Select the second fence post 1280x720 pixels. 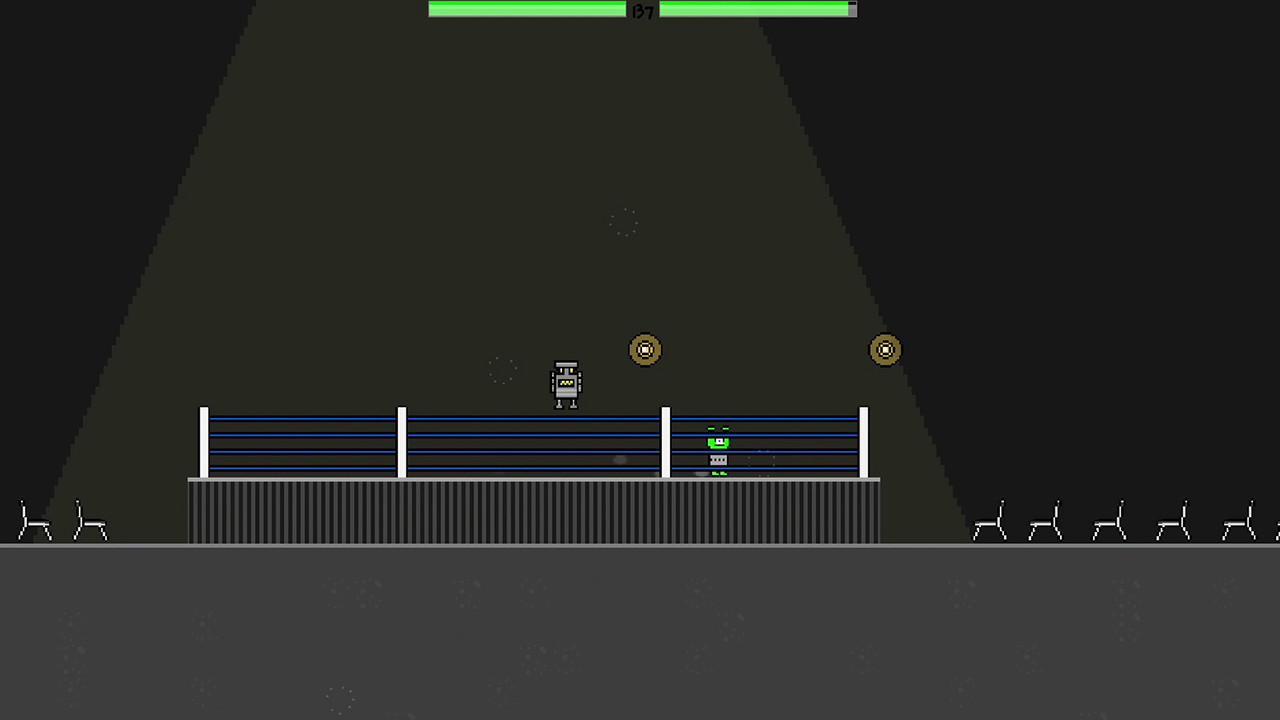[x=404, y=440]
